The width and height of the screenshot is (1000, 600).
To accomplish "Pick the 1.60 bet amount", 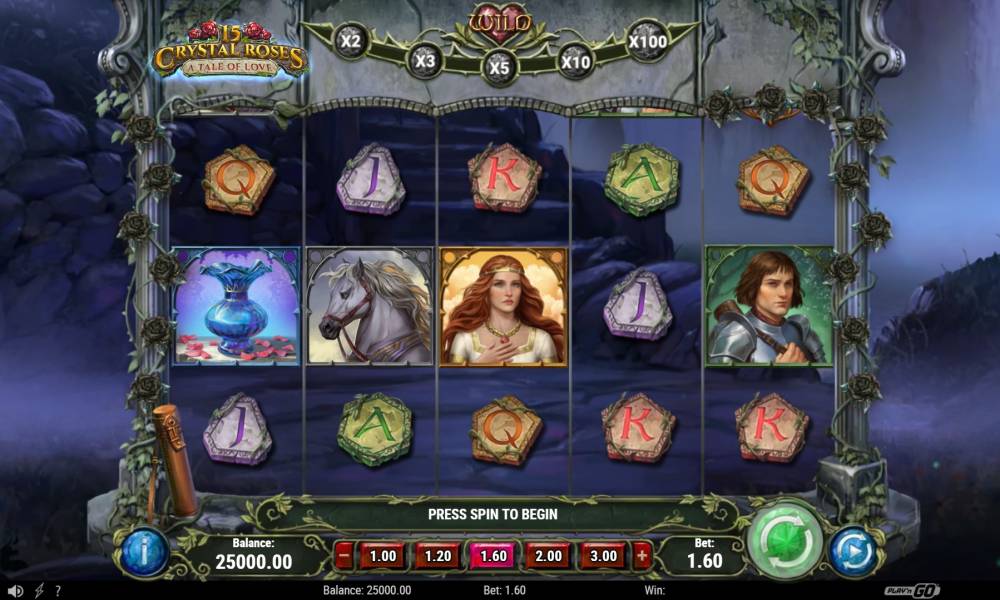I will pyautogui.click(x=492, y=556).
